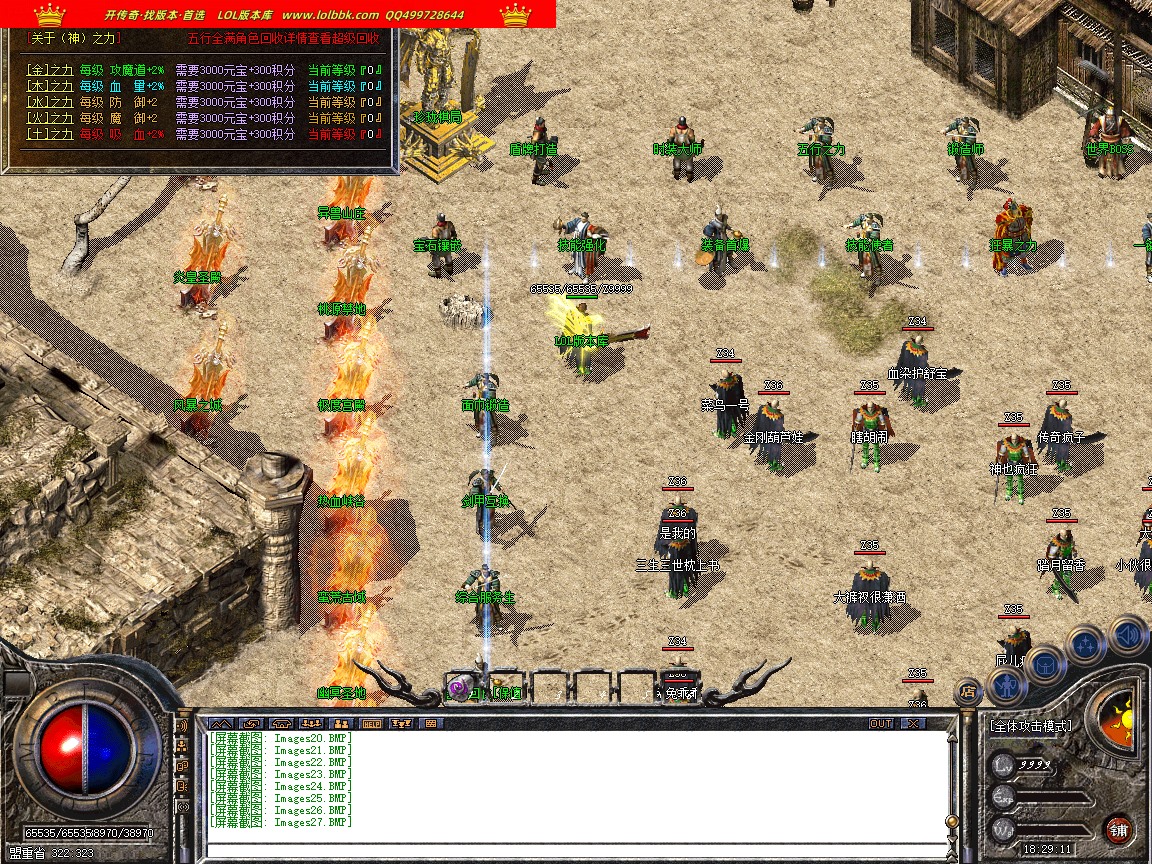Select the [金]之力 upgrade link
The height and width of the screenshot is (864, 1152).
[x=49, y=70]
